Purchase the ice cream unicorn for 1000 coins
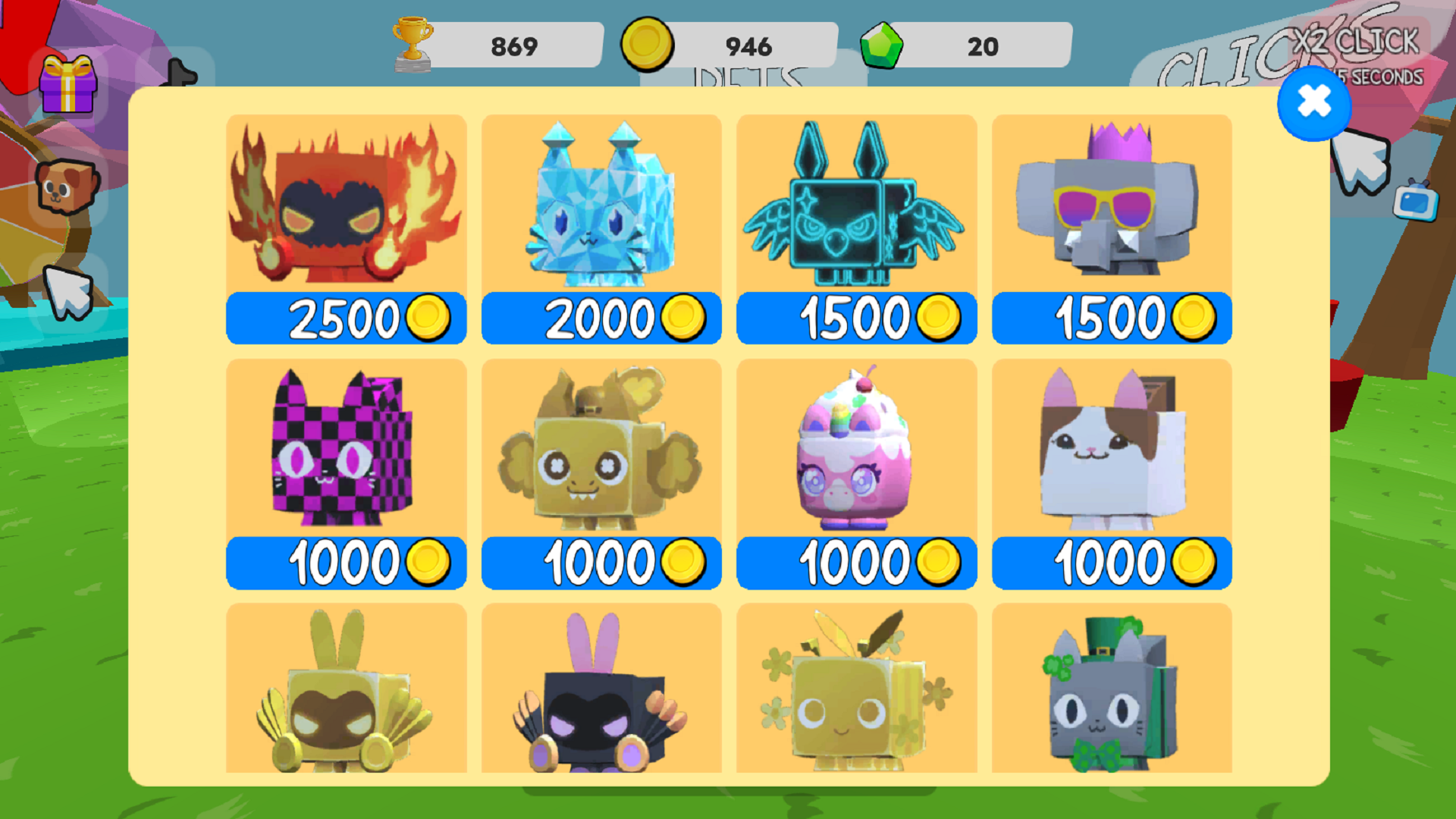 click(855, 561)
